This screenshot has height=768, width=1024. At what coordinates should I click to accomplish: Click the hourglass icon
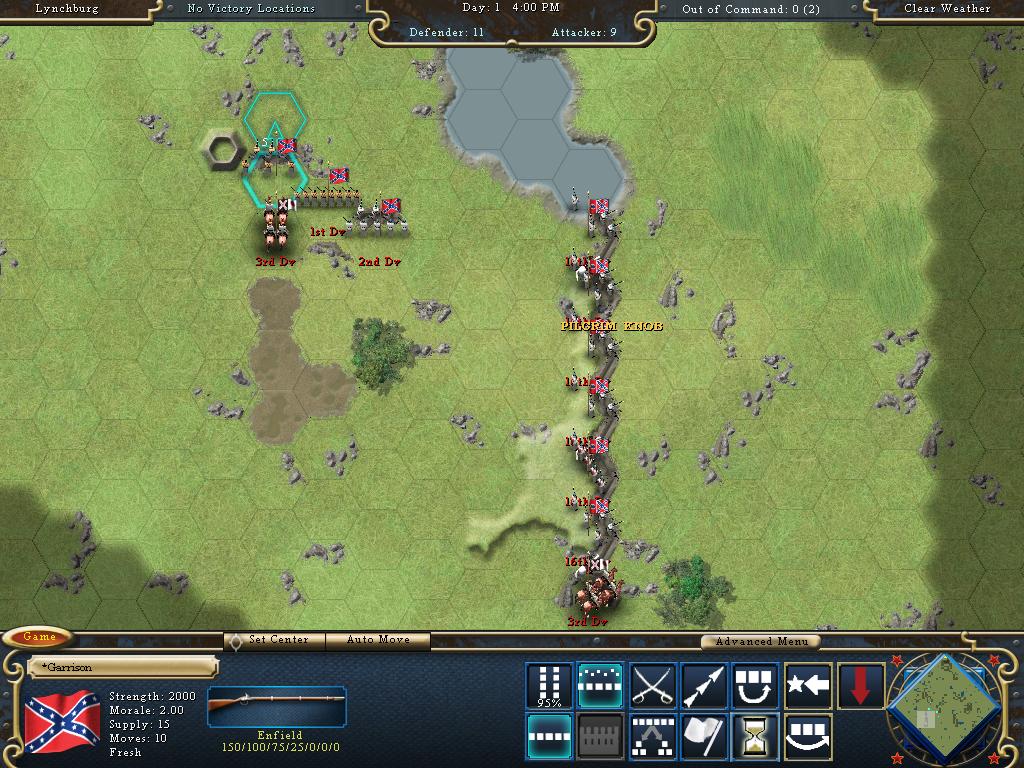click(x=756, y=736)
